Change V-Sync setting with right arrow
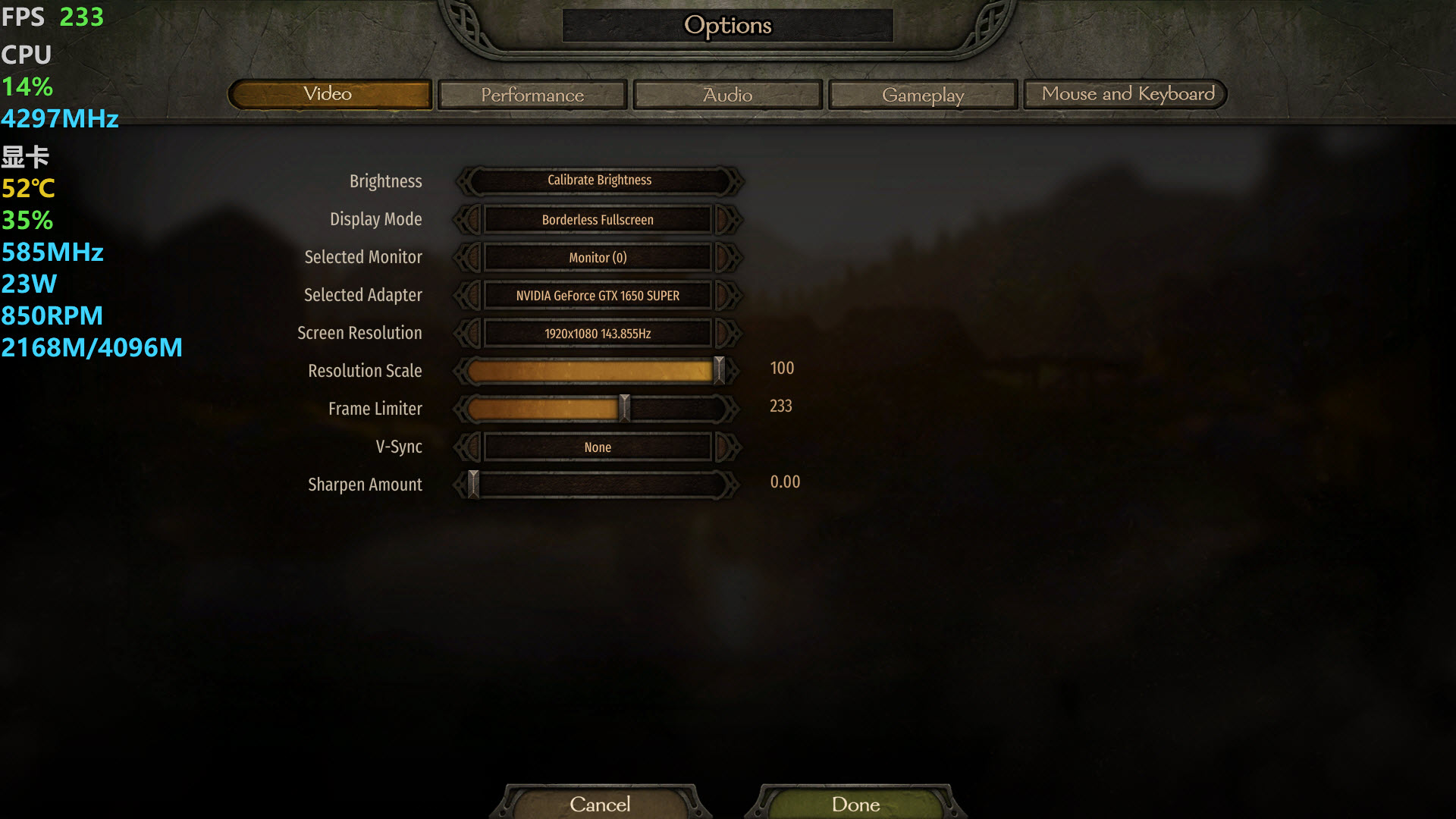This screenshot has width=1456, height=819. pyautogui.click(x=726, y=447)
